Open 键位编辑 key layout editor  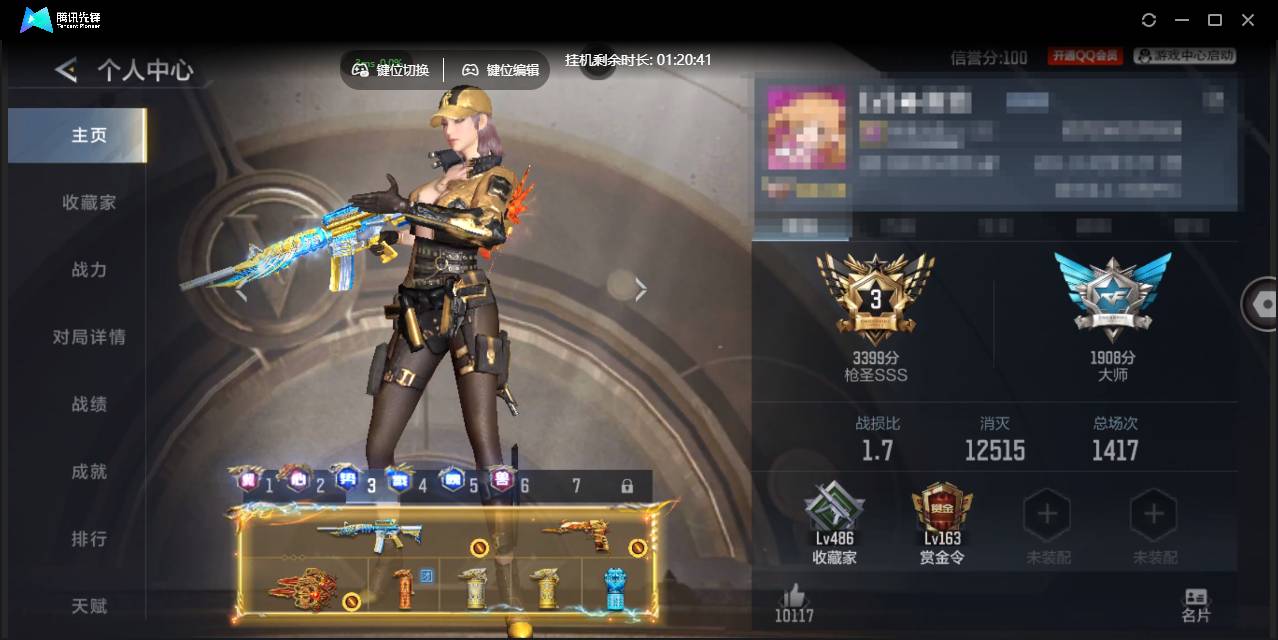[500, 70]
